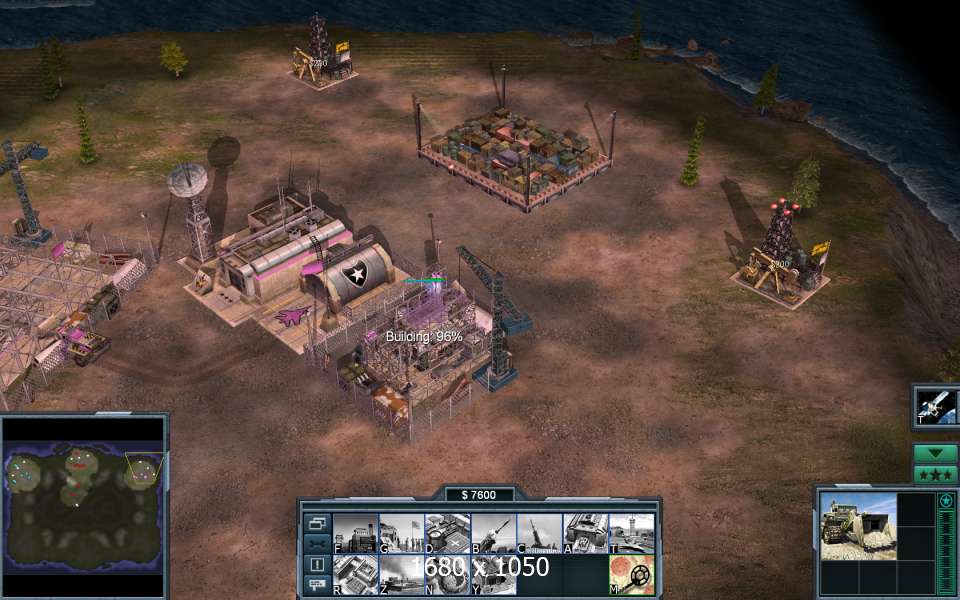The height and width of the screenshot is (600, 960).
Task: Choose the flag building icon labeled G
Action: pyautogui.click(x=401, y=533)
